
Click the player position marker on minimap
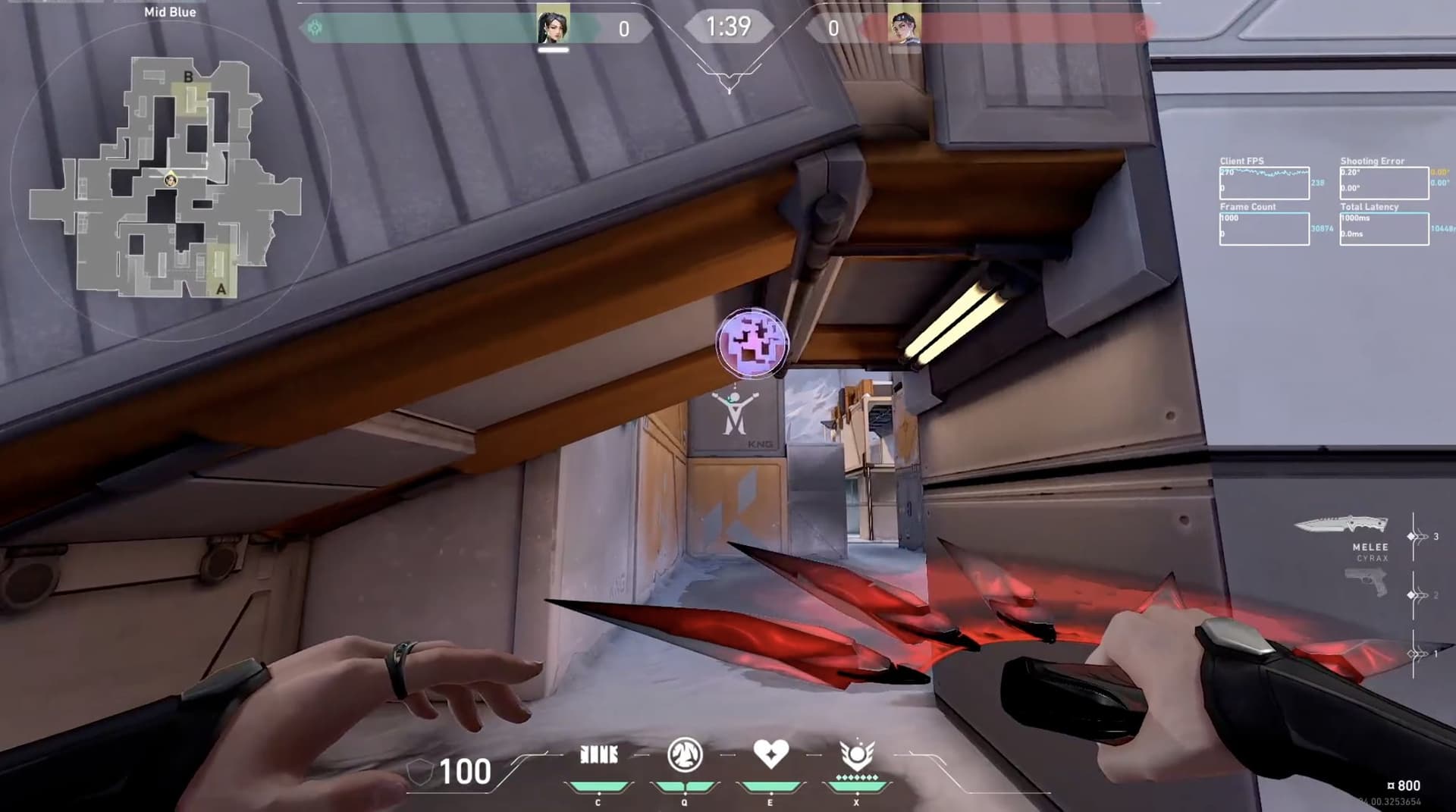click(171, 180)
